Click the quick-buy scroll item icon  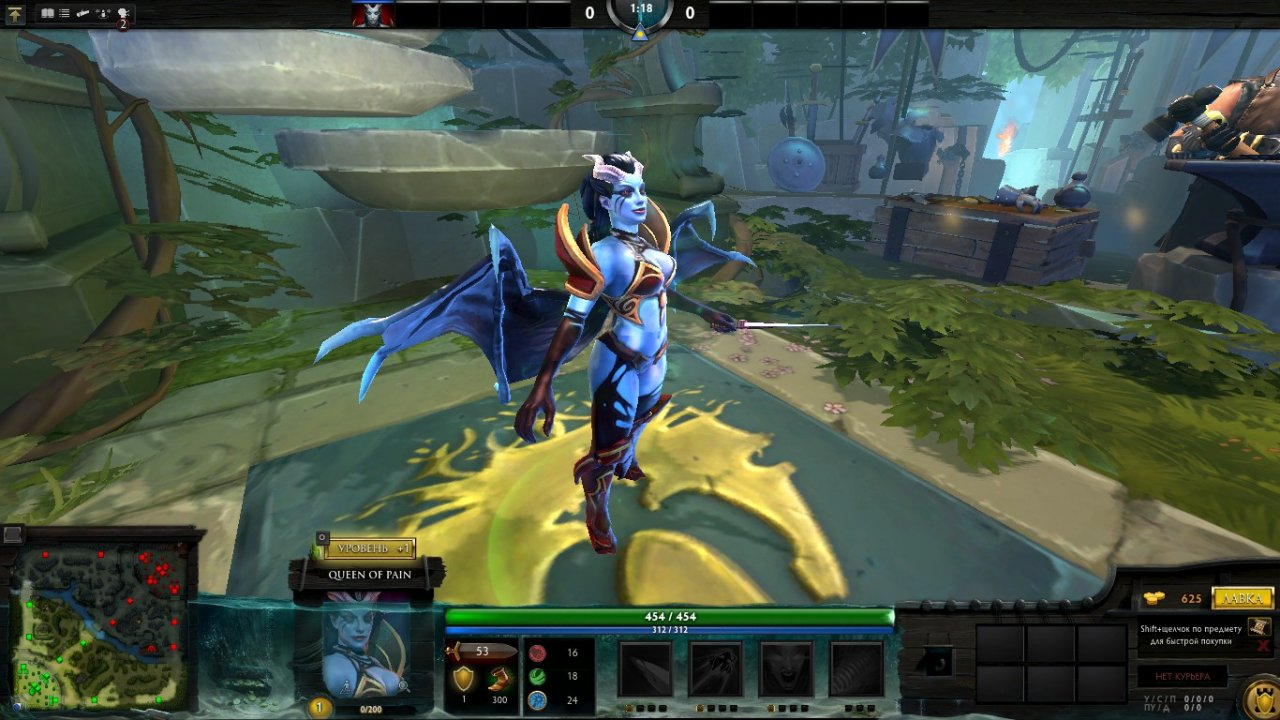pos(1259,626)
